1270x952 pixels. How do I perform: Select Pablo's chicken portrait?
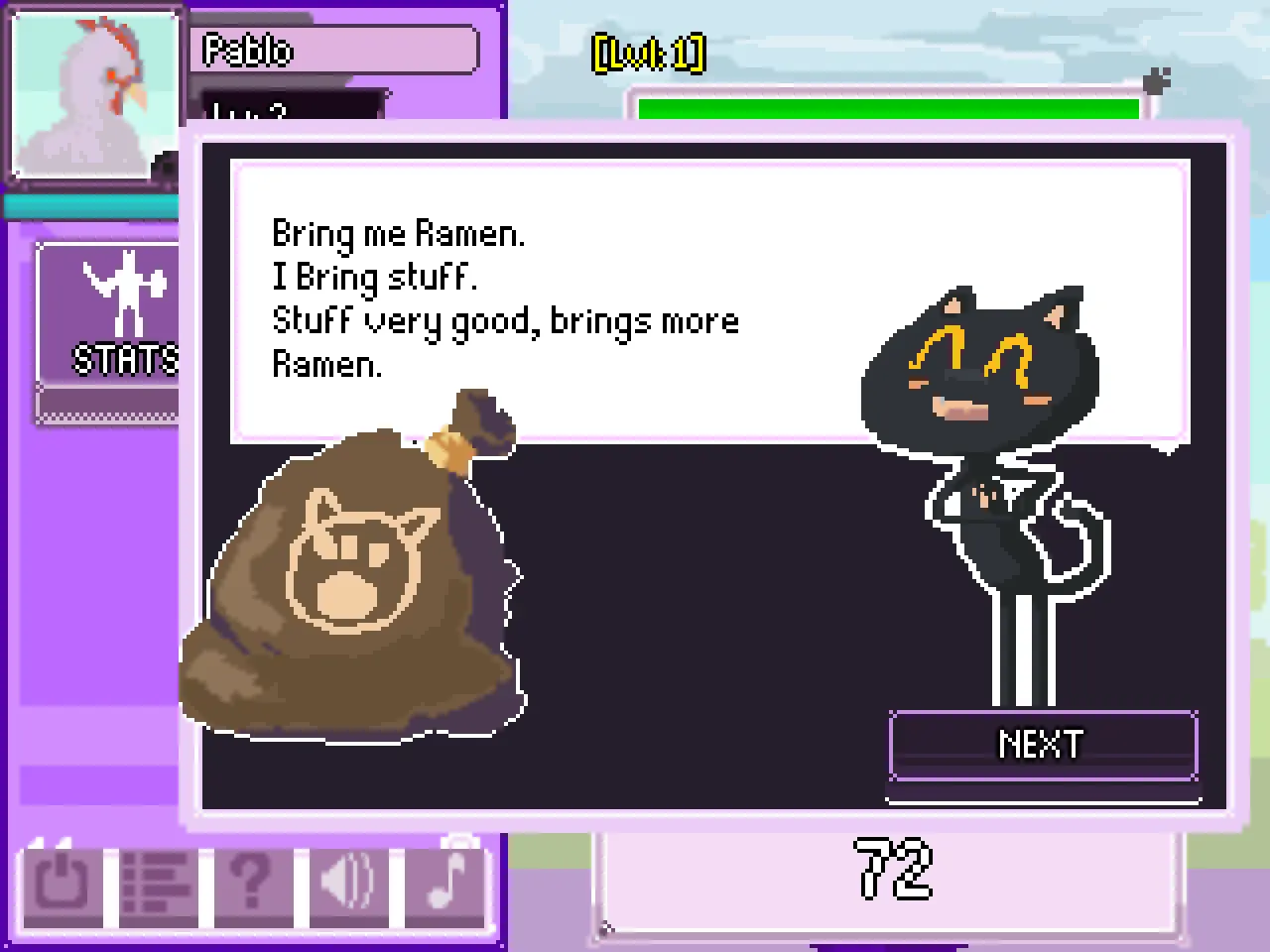(x=93, y=94)
